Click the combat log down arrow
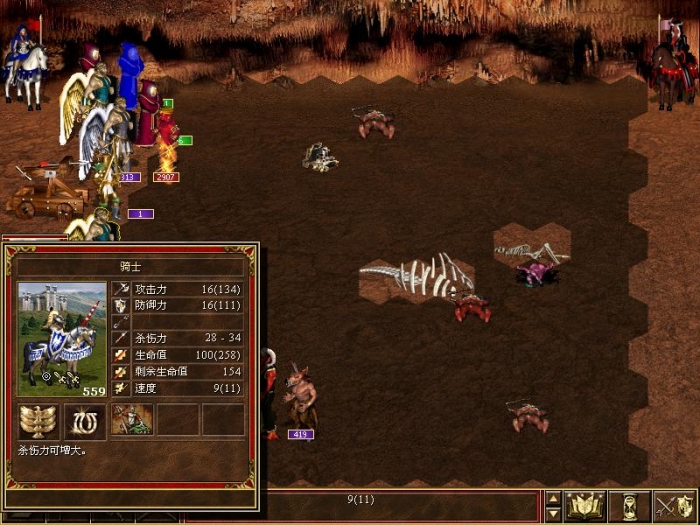 click(553, 514)
